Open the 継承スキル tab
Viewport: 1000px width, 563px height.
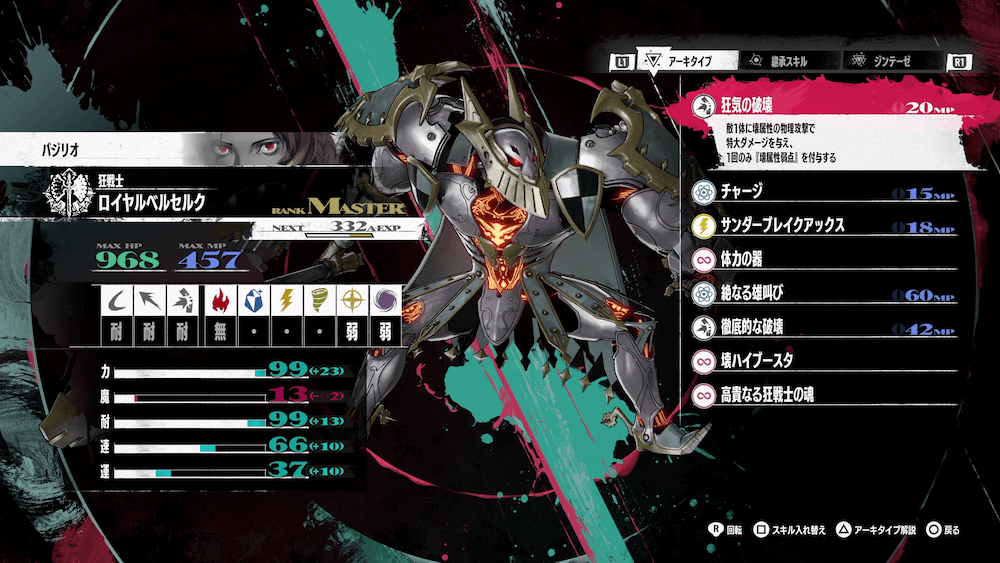pos(785,61)
